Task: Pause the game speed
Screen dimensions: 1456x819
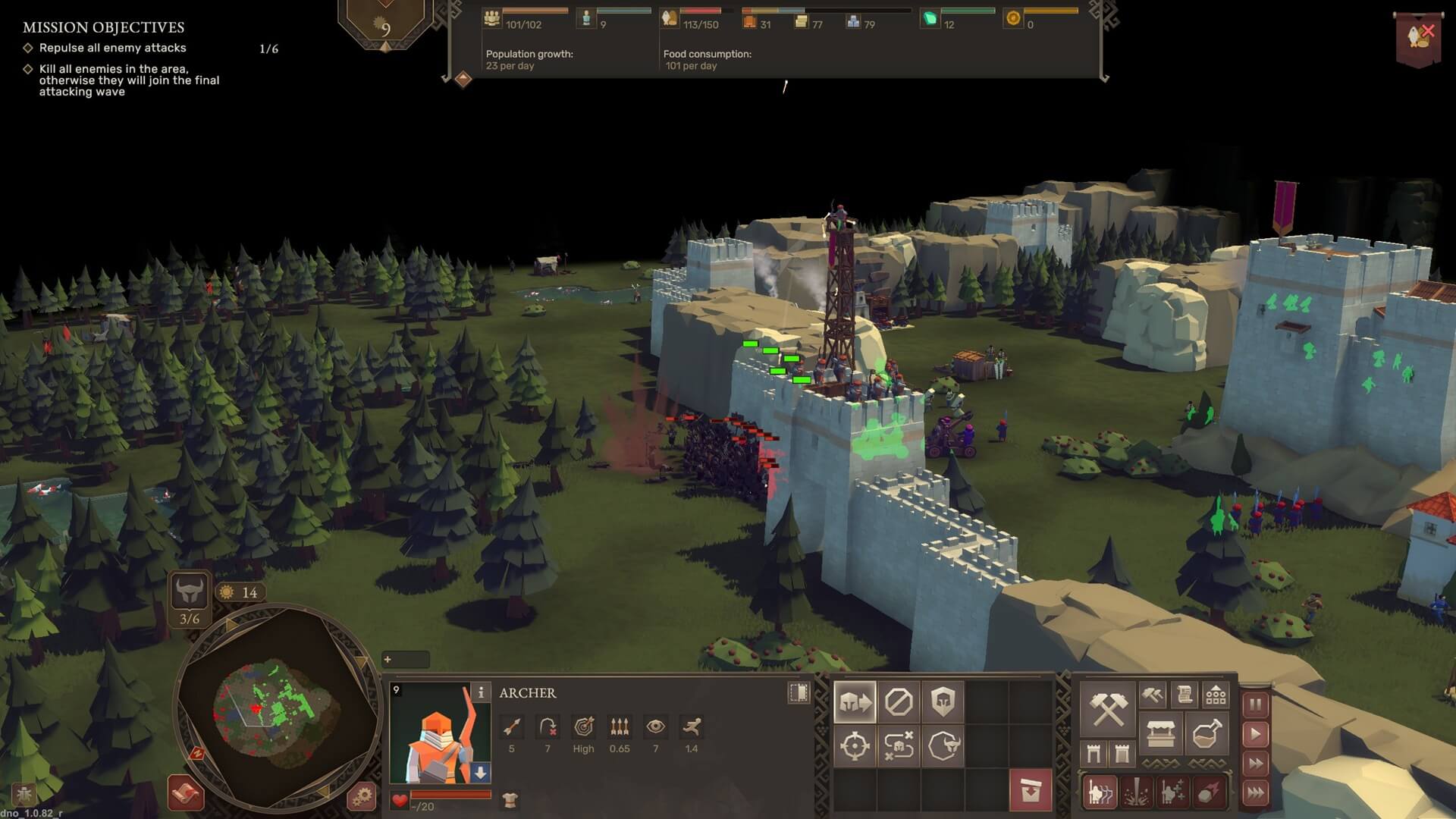Action: [x=1256, y=704]
